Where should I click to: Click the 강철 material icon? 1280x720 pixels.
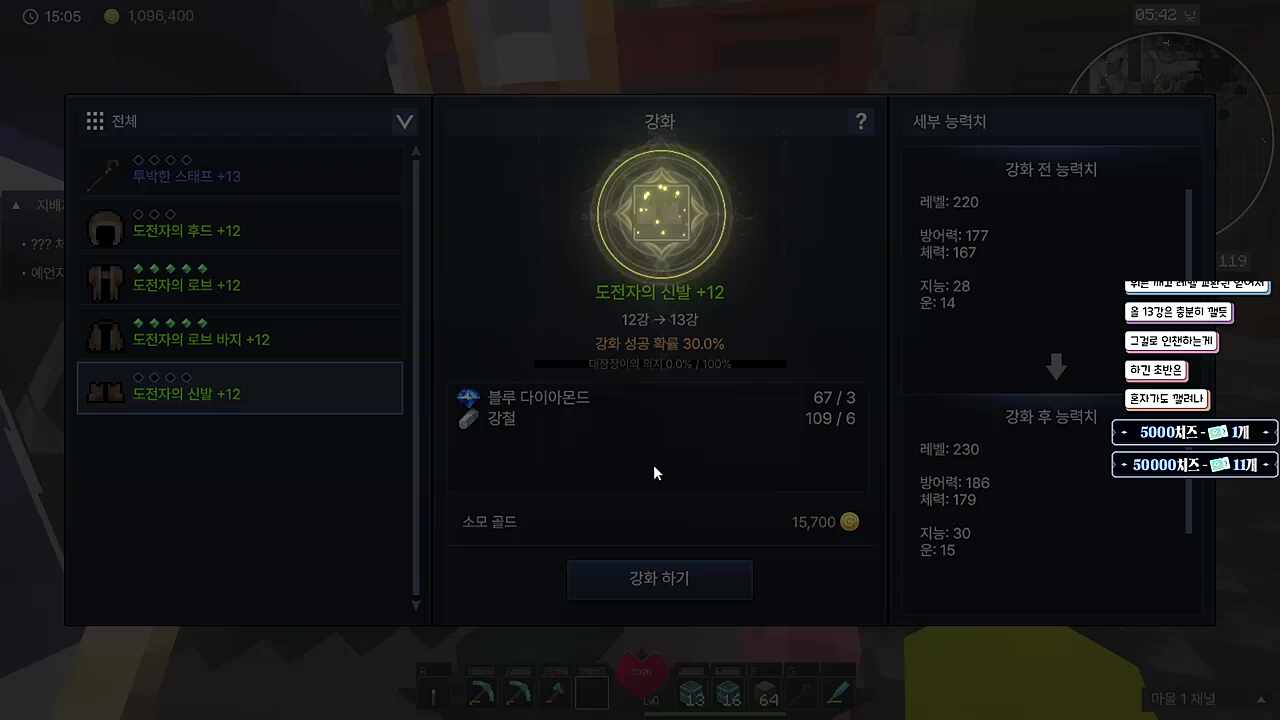coord(467,418)
